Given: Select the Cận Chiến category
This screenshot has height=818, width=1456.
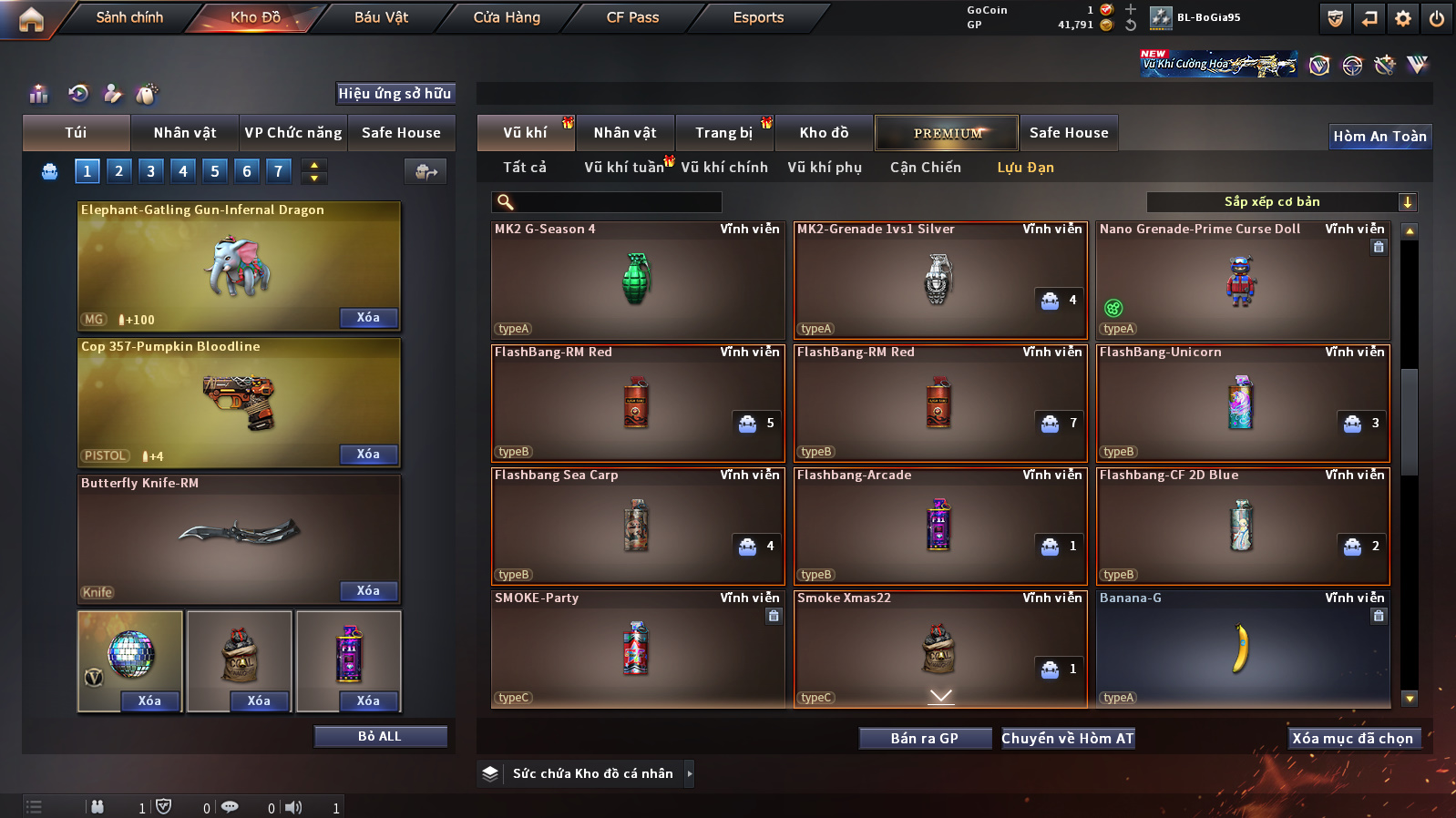Looking at the screenshot, I should click(x=926, y=168).
